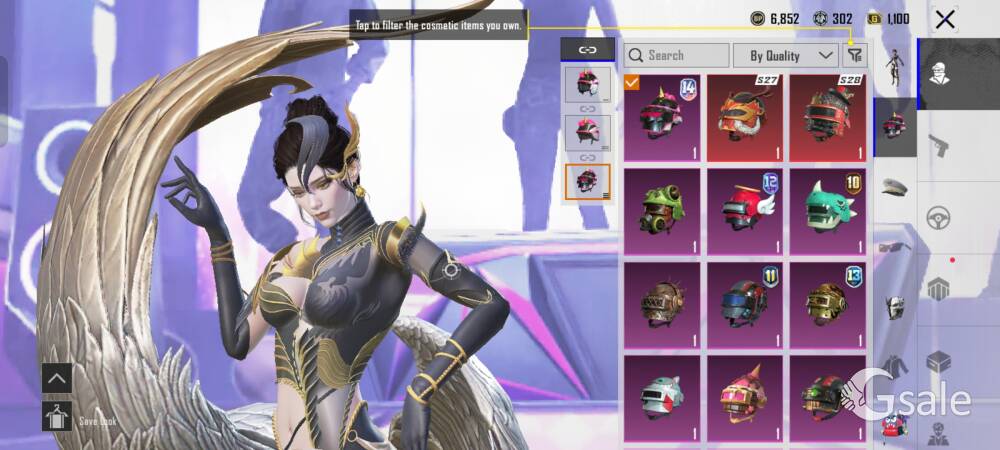
Task: Open the steering wheel vehicle category
Action: point(938,217)
